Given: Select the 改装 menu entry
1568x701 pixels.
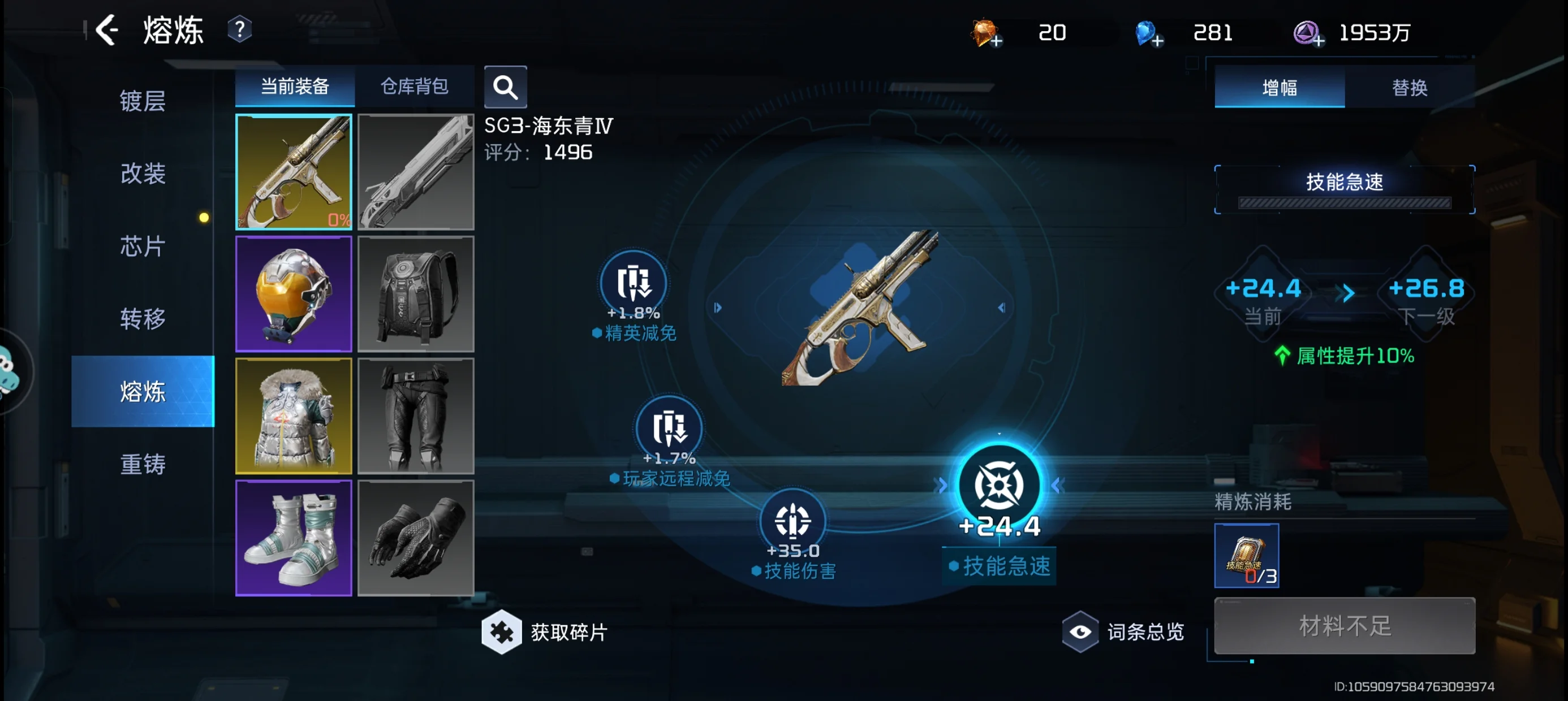Looking at the screenshot, I should [143, 174].
